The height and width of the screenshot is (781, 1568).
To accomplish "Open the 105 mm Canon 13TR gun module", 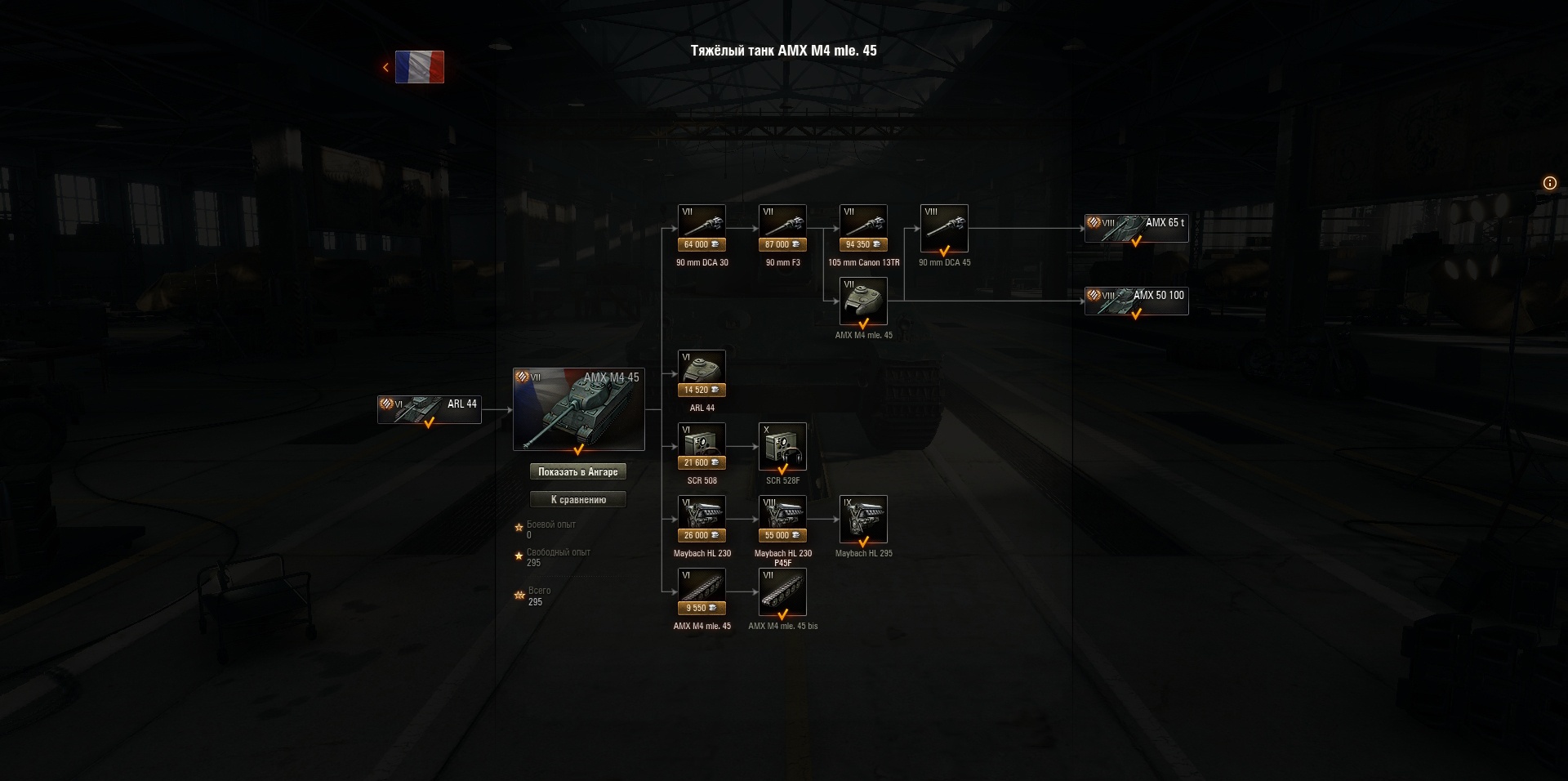I will [862, 227].
